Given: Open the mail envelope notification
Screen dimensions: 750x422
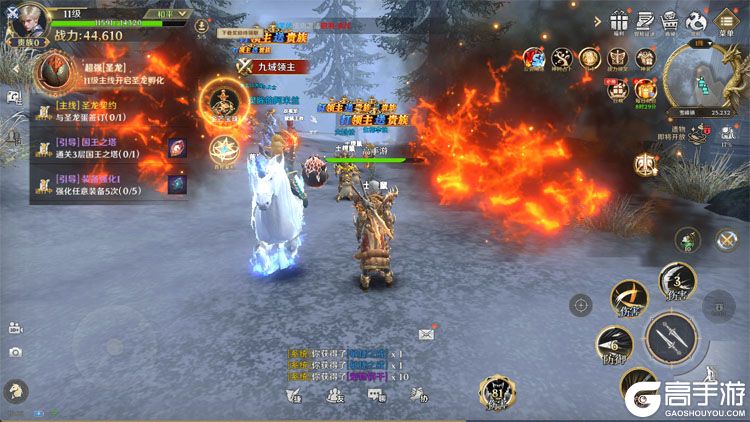Looking at the screenshot, I should 427,333.
